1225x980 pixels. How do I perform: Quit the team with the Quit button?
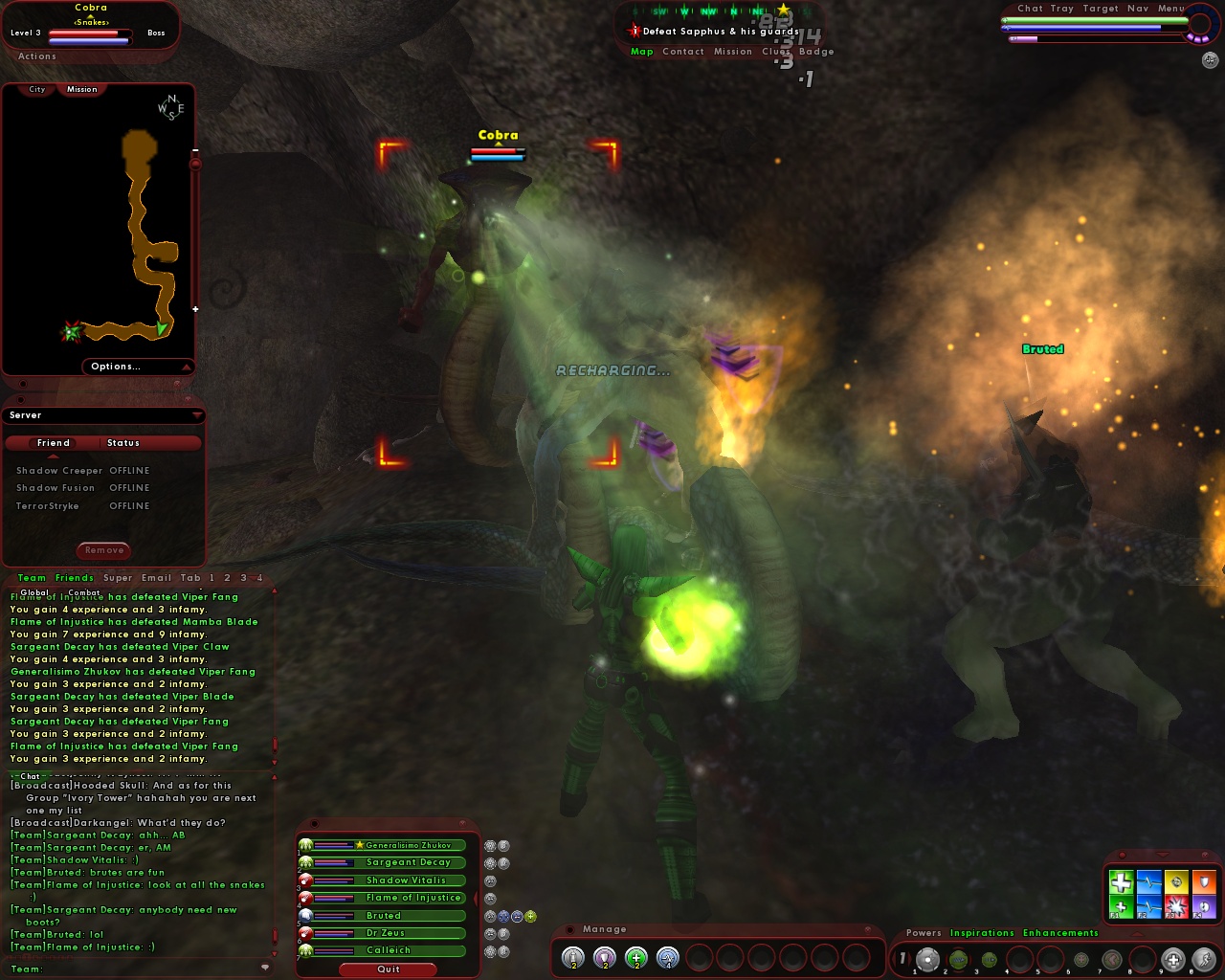pos(388,969)
